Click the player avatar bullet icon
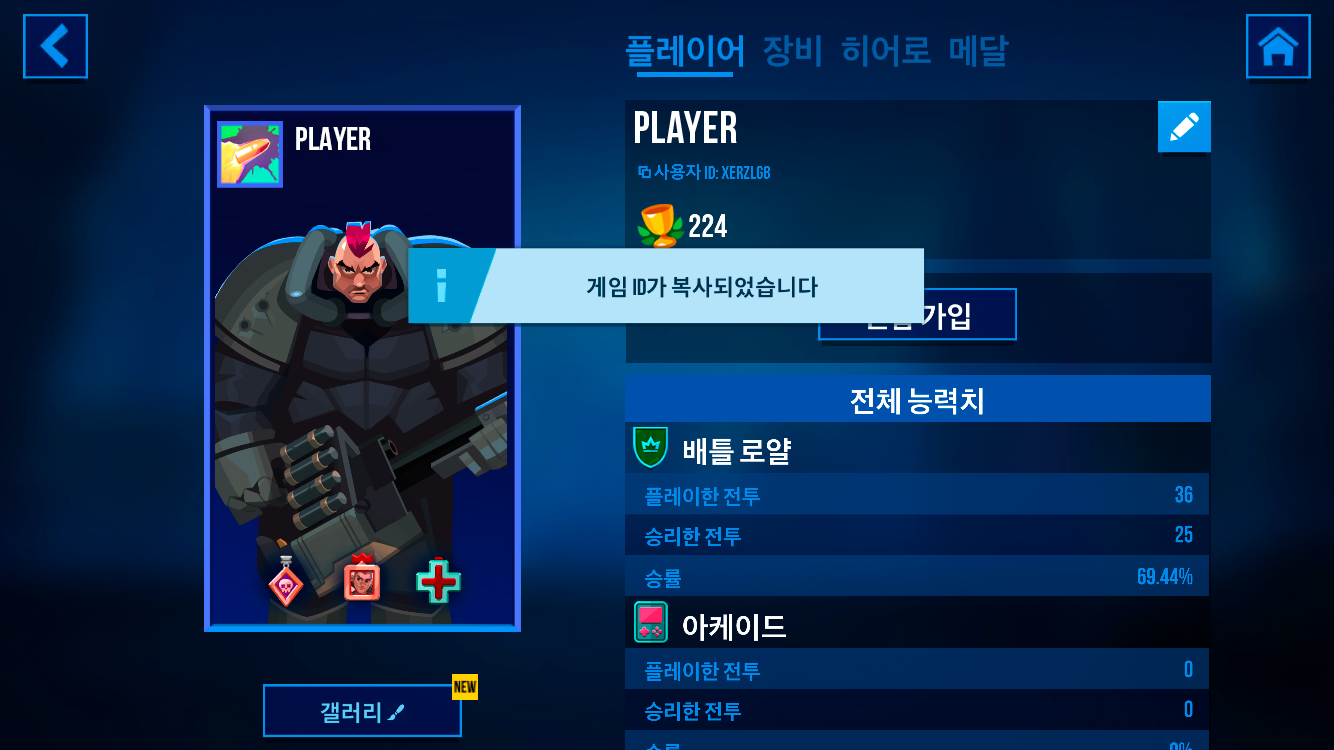The height and width of the screenshot is (750, 1334). pyautogui.click(x=250, y=154)
